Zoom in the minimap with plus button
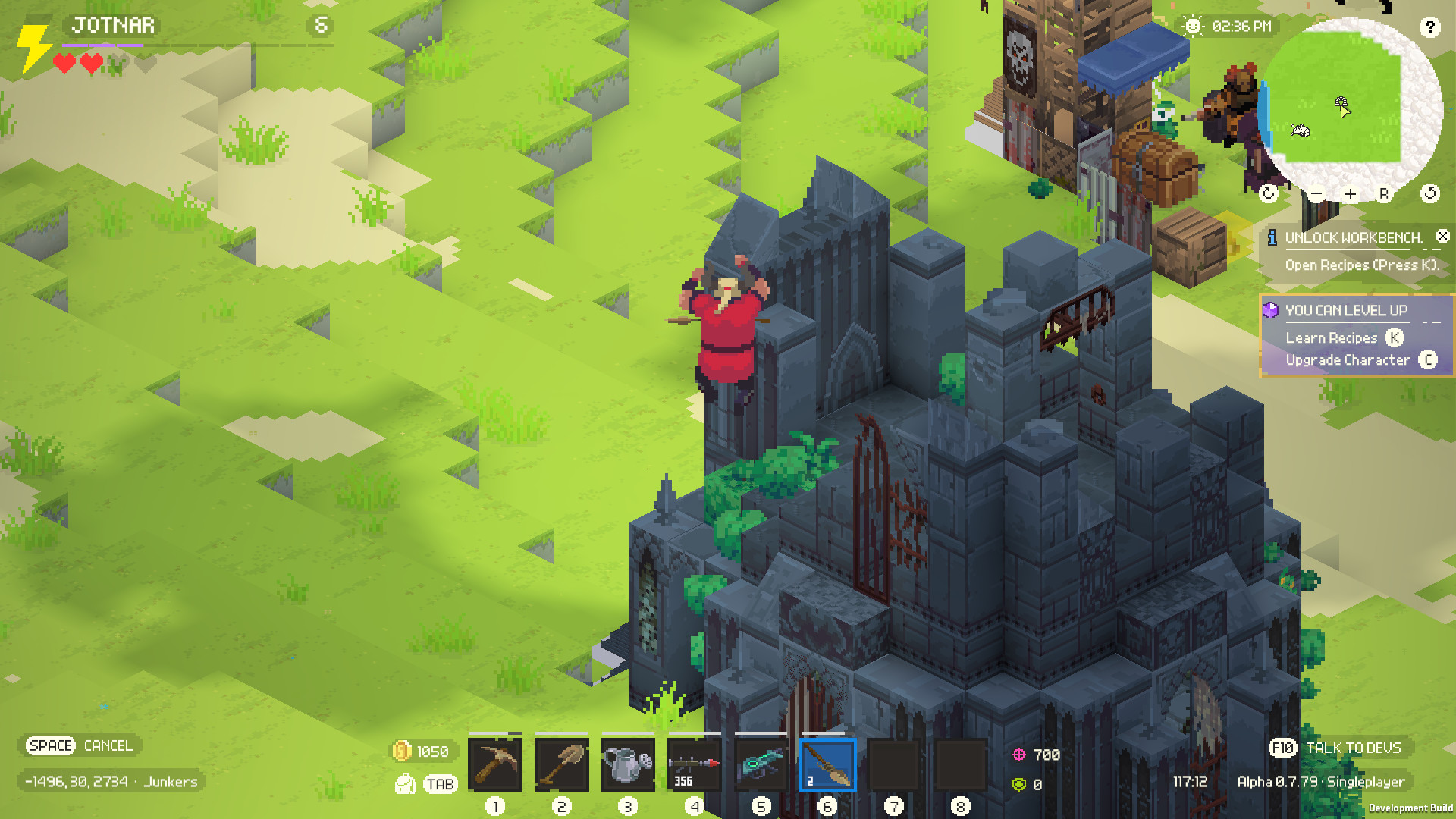This screenshot has height=819, width=1456. (1351, 195)
